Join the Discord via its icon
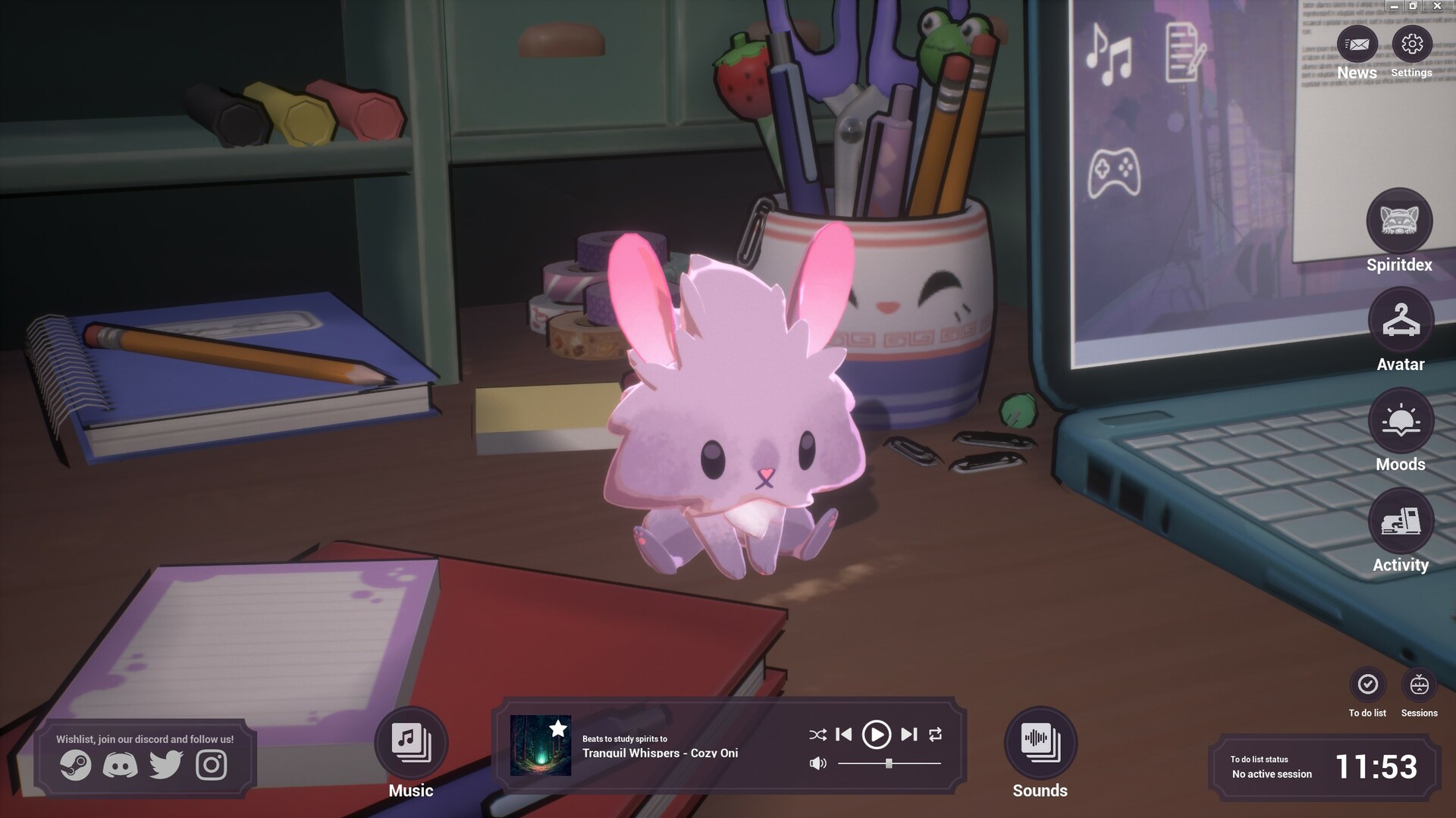1456x818 pixels. [120, 765]
